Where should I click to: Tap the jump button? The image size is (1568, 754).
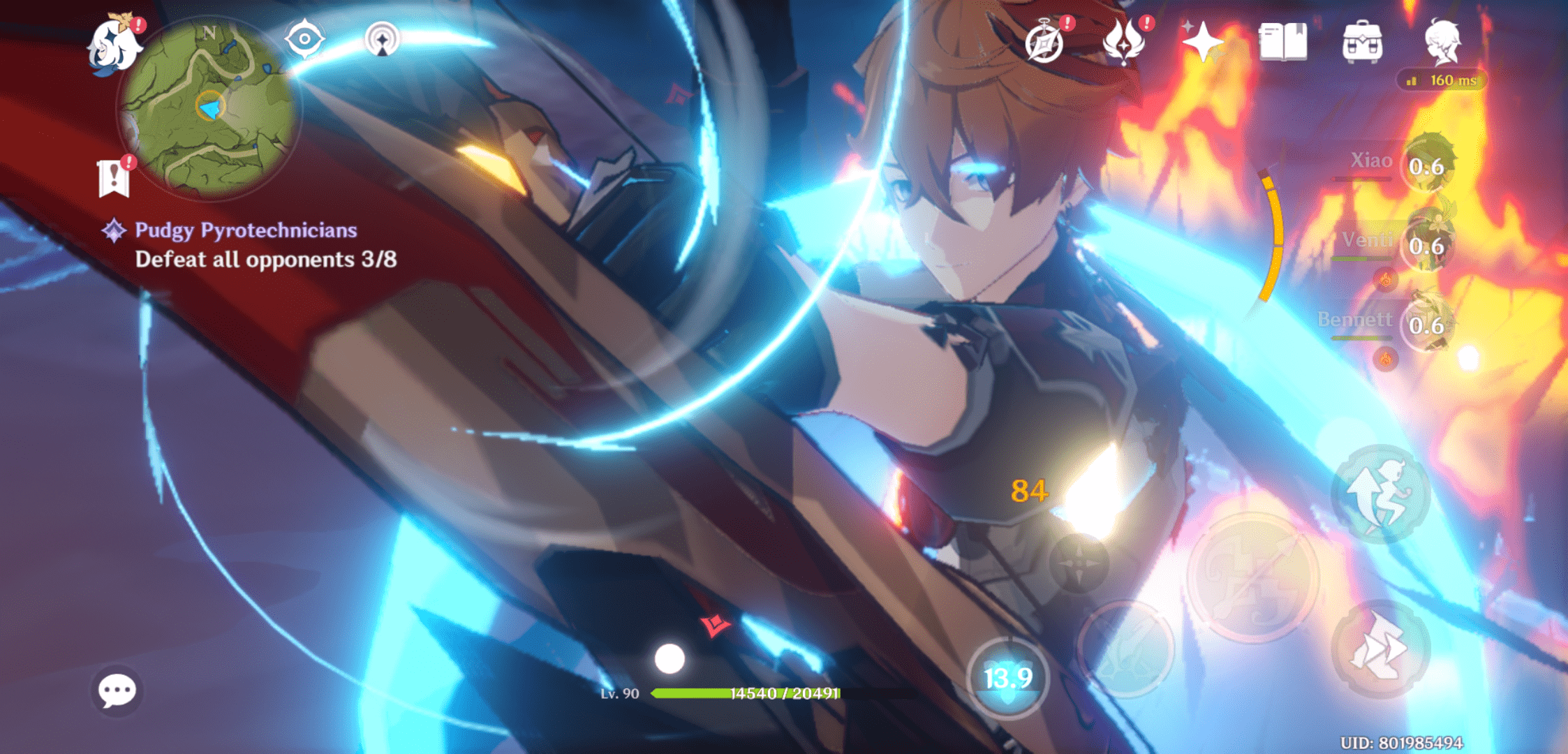point(1380,494)
